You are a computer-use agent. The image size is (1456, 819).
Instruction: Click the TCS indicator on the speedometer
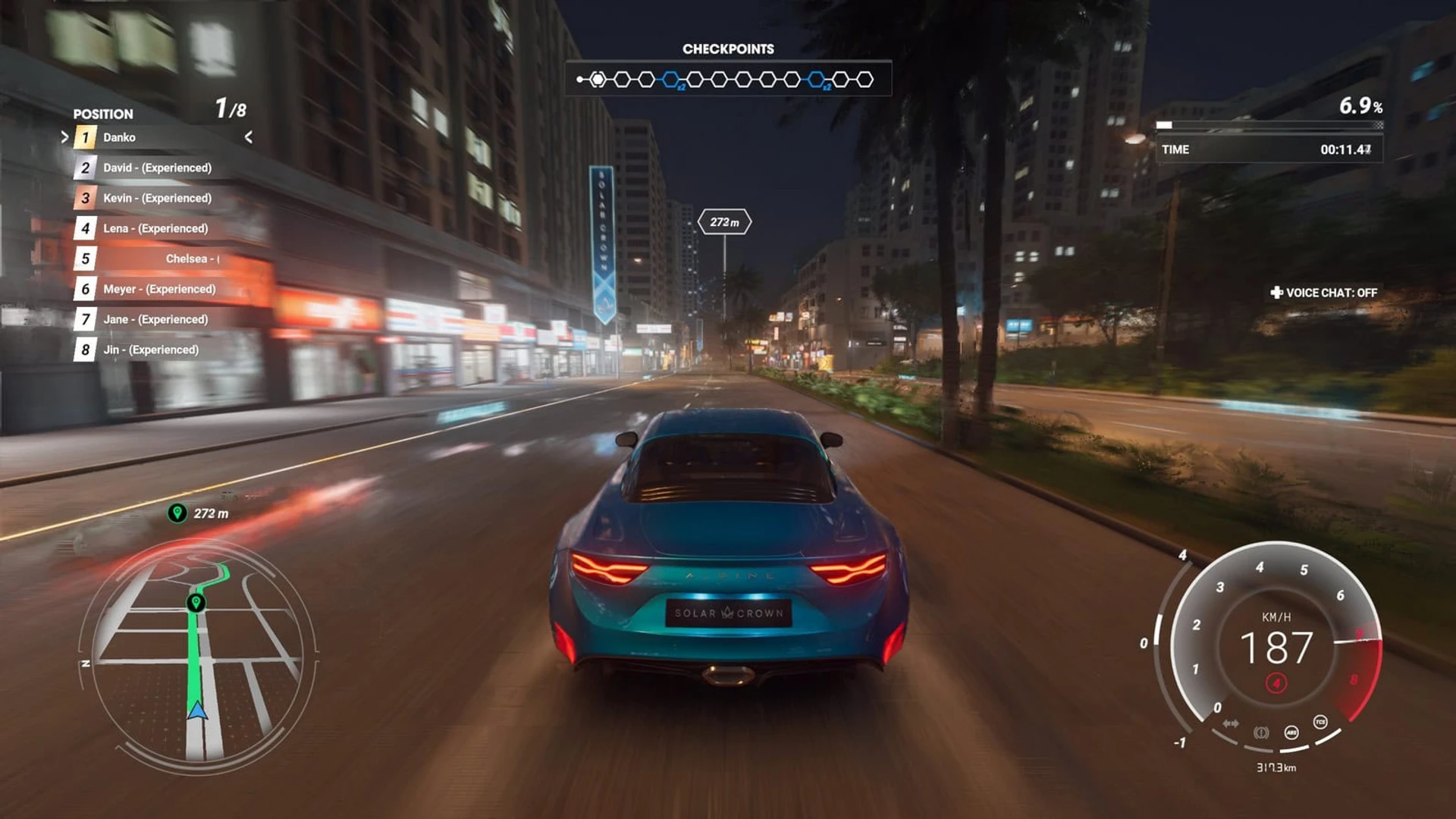[1320, 722]
